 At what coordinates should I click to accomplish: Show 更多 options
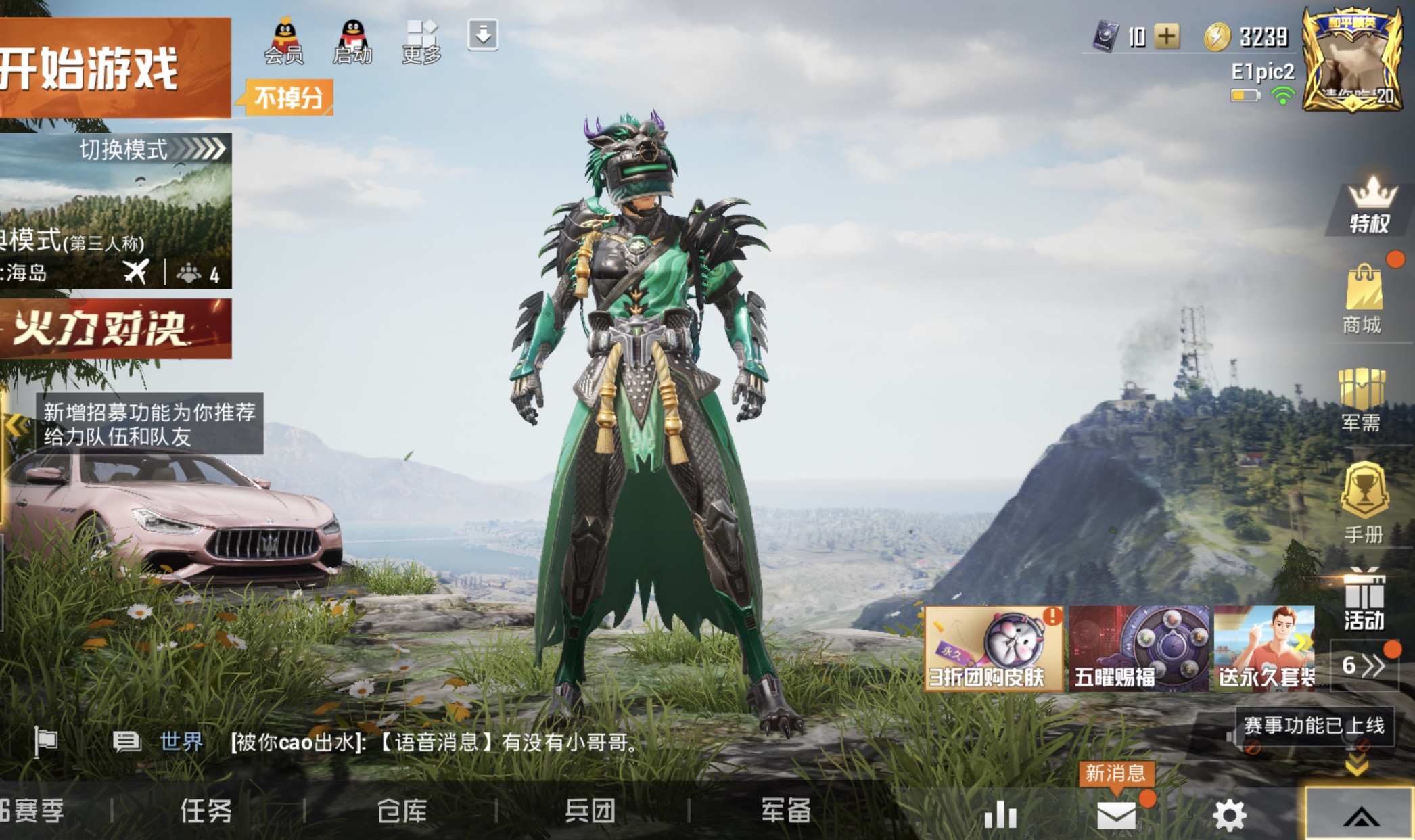point(421,41)
